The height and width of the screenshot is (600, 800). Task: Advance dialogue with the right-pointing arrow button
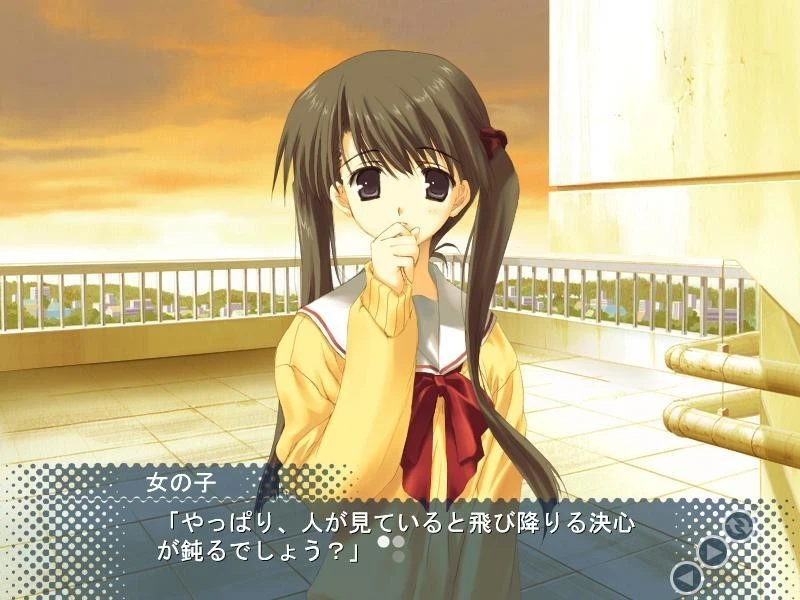711,551
